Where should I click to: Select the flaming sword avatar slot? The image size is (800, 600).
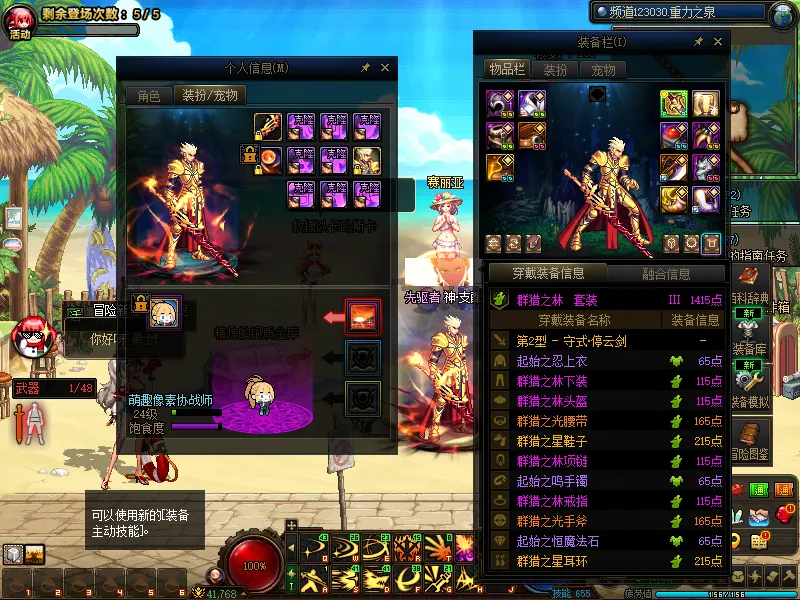[267, 127]
